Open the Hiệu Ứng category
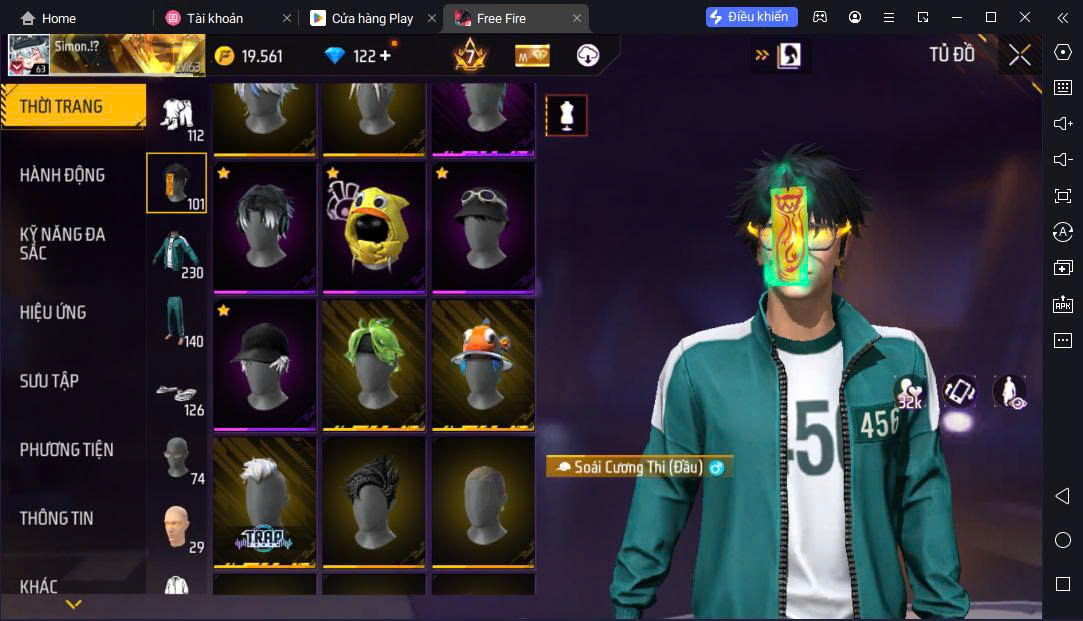Image resolution: width=1083 pixels, height=621 pixels. point(53,312)
